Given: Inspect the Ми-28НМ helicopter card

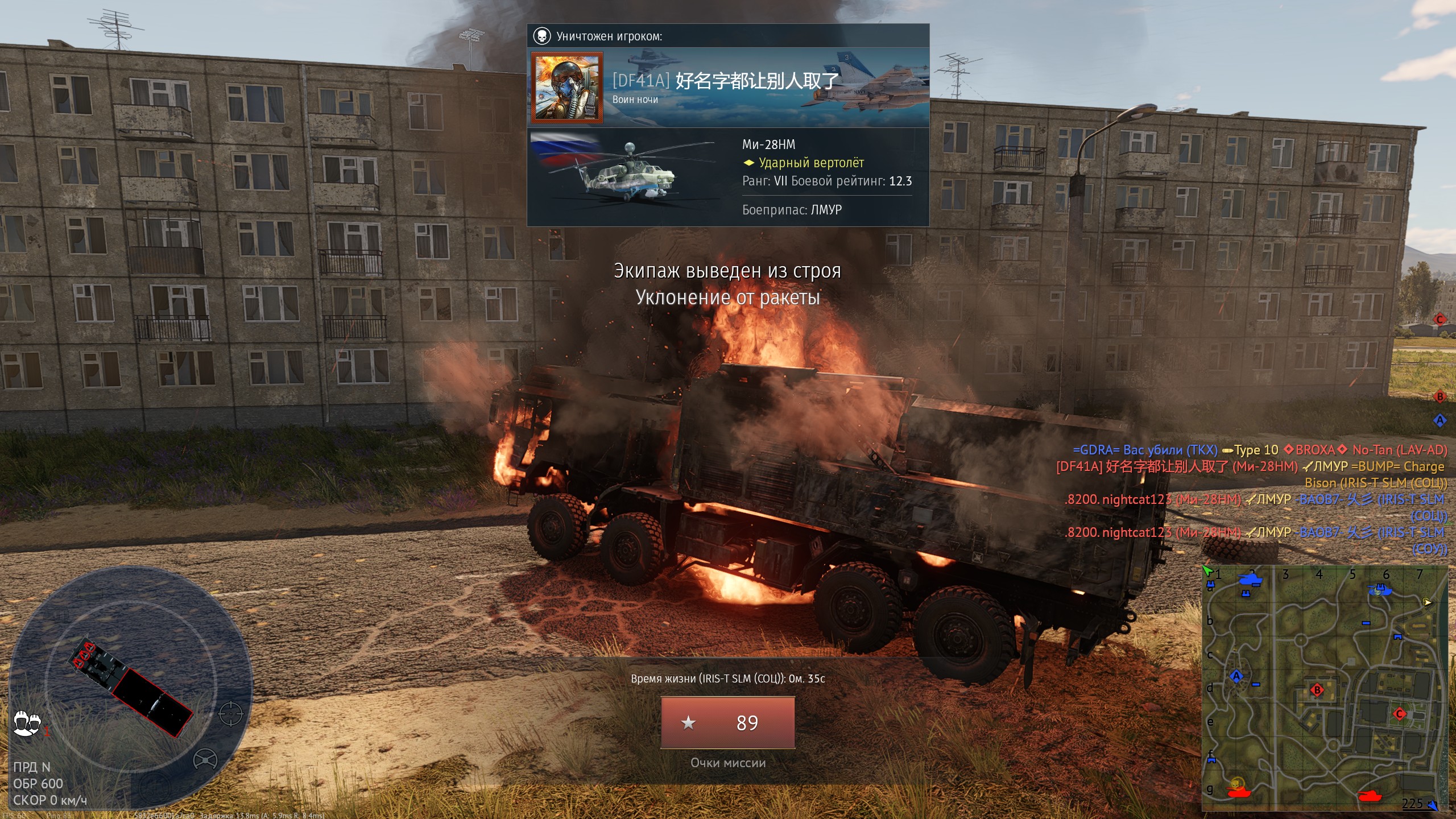Looking at the screenshot, I should coord(728,177).
